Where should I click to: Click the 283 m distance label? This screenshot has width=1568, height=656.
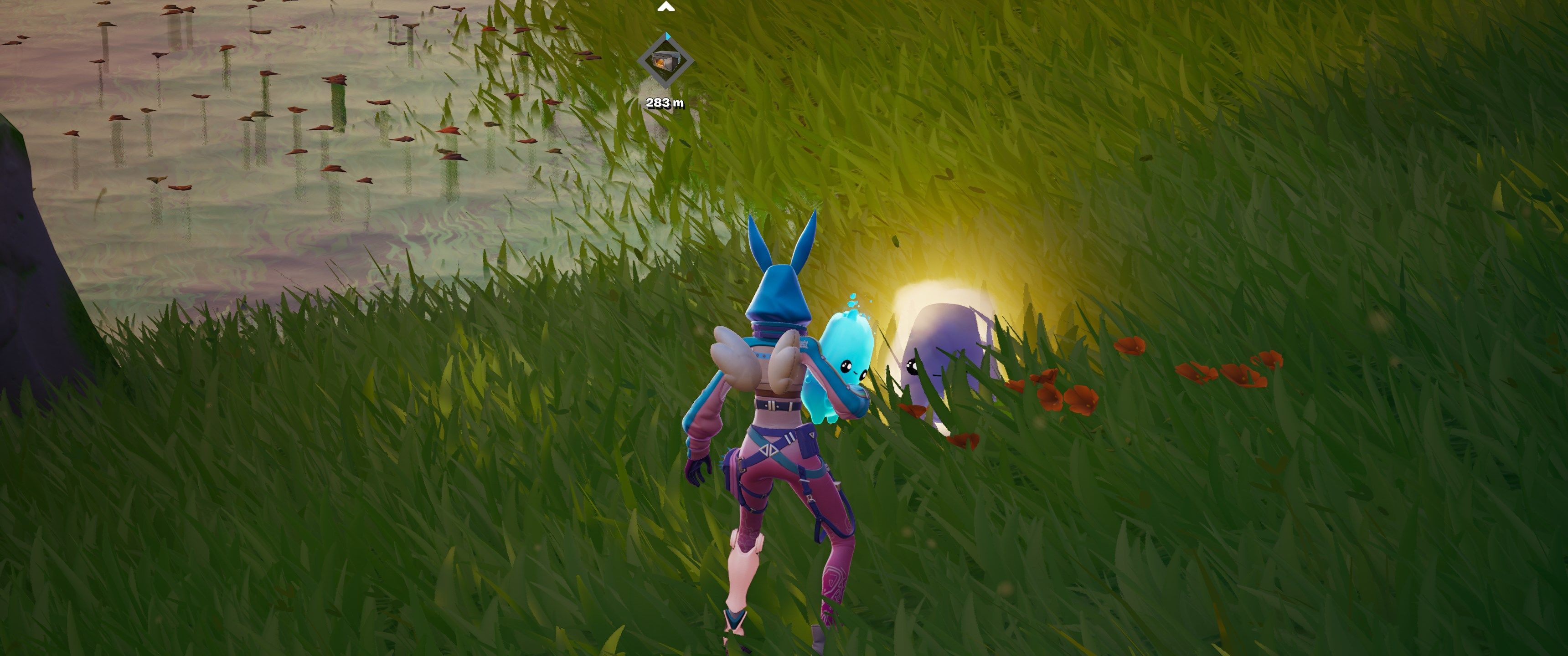[665, 103]
